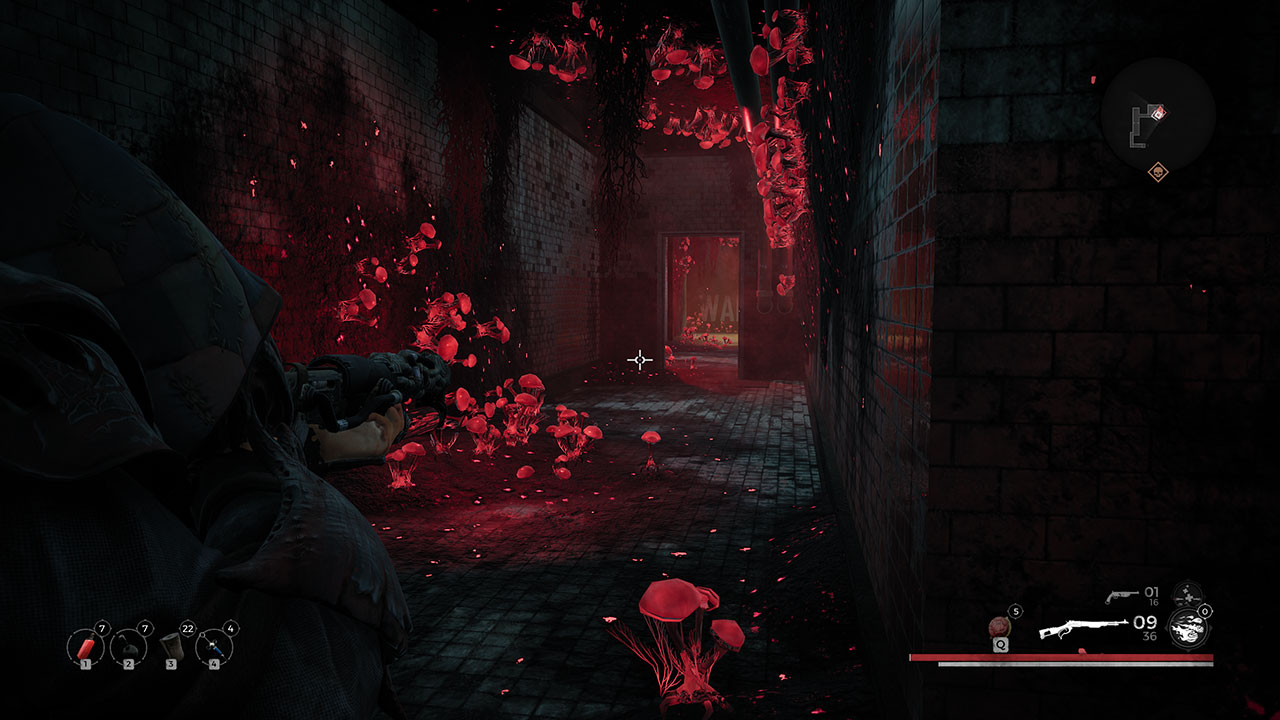Screen dimensions: 1280x720
Task: Click the skull diamond marker below minimap
Action: click(x=1159, y=172)
